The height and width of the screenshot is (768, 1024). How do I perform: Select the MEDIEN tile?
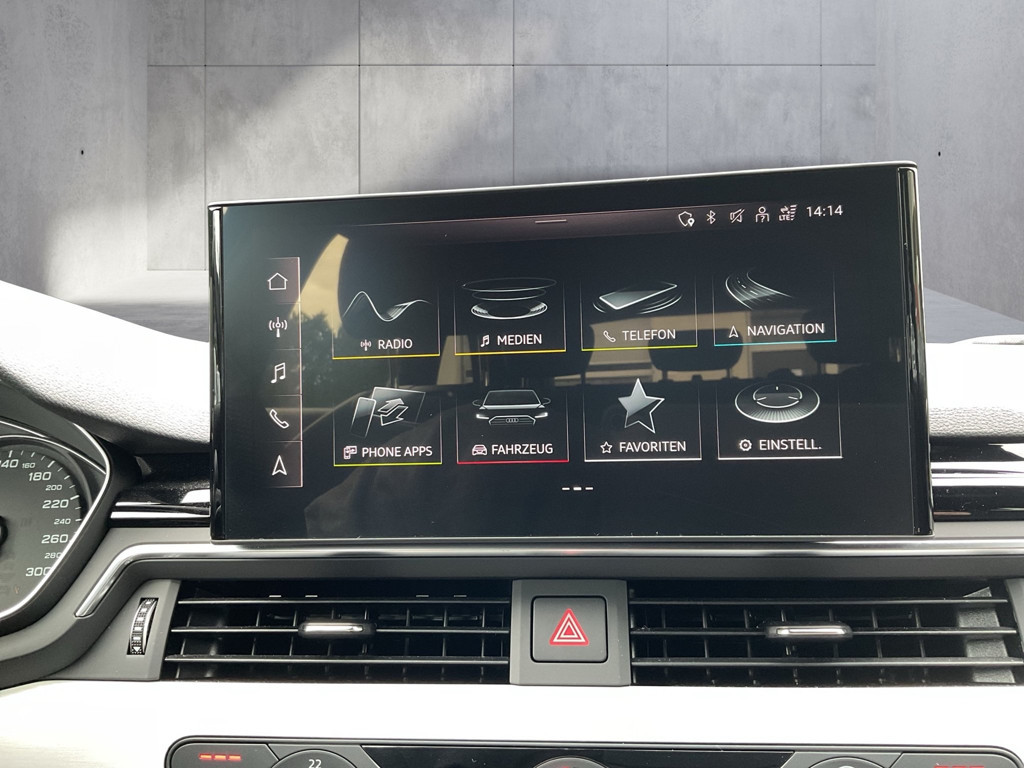pos(510,316)
